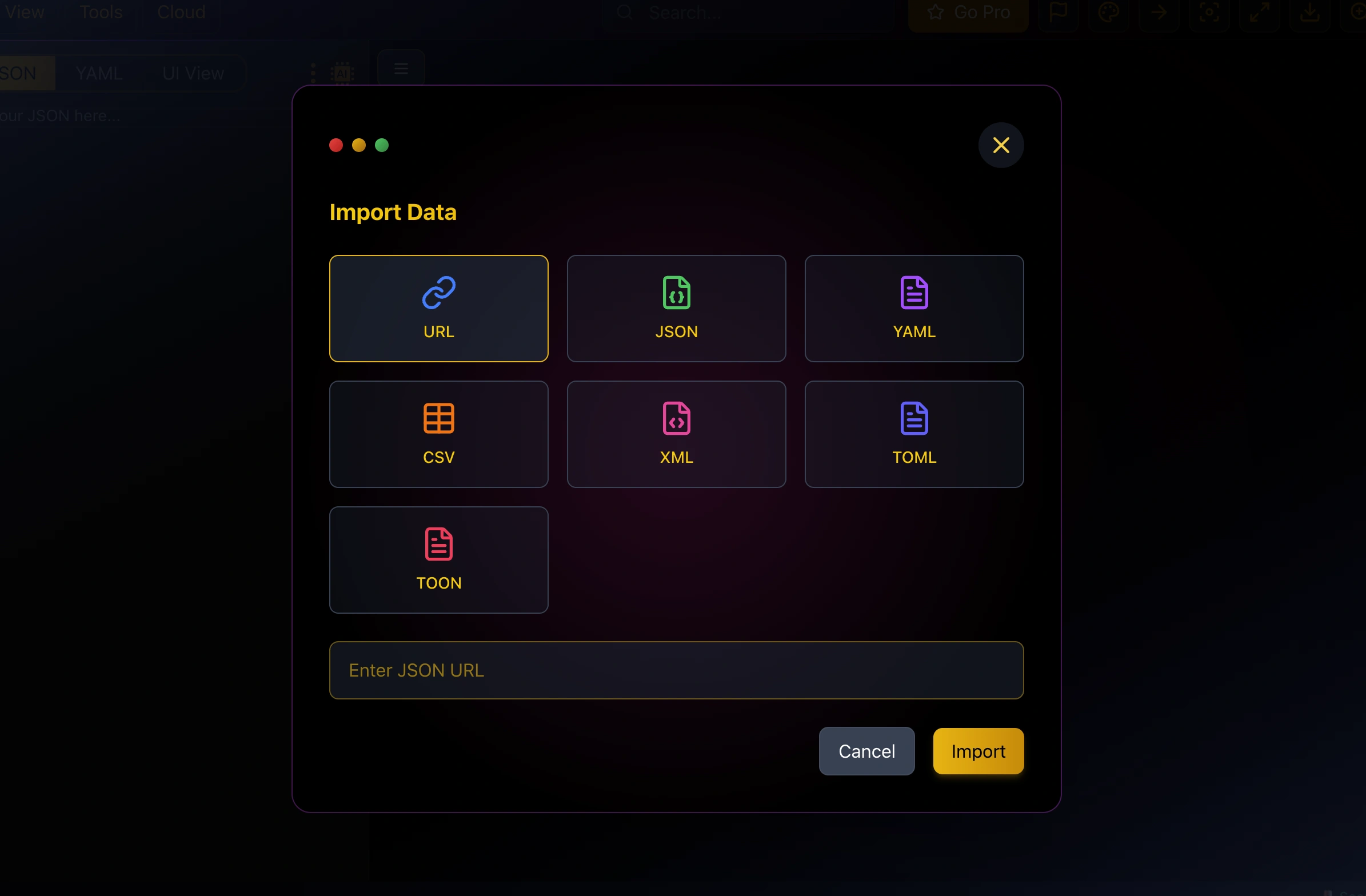Click the arrow export icon

click(1159, 13)
